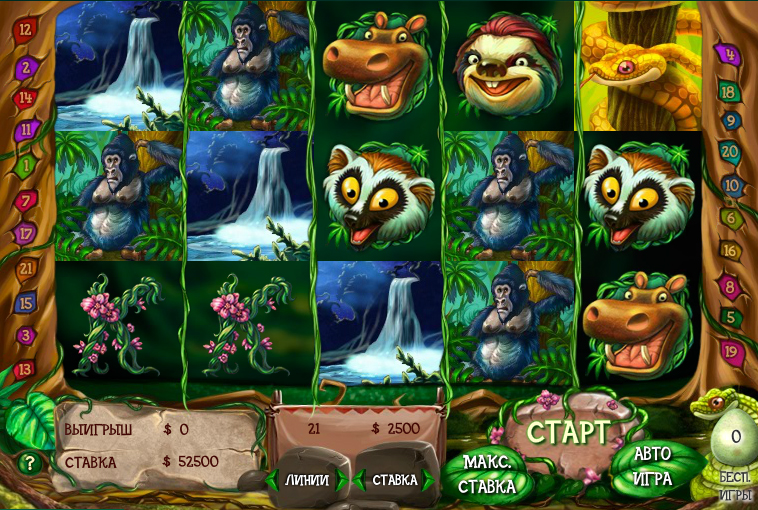Select payline marker 20
Image resolution: width=758 pixels, height=510 pixels.
[x=729, y=152]
